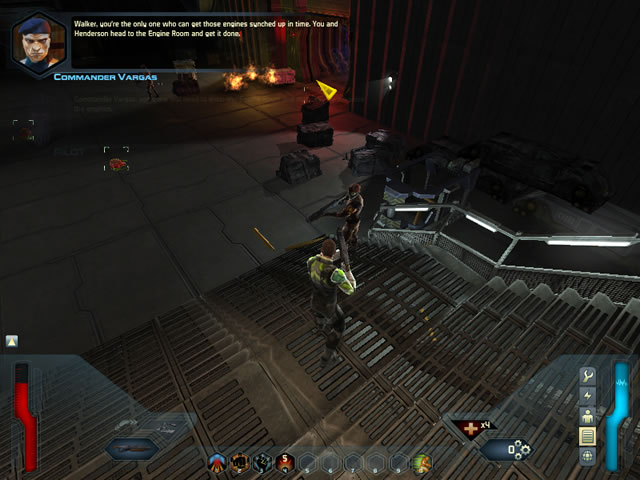
Task: Open the highlighted journal log panel
Action: pos(588,437)
